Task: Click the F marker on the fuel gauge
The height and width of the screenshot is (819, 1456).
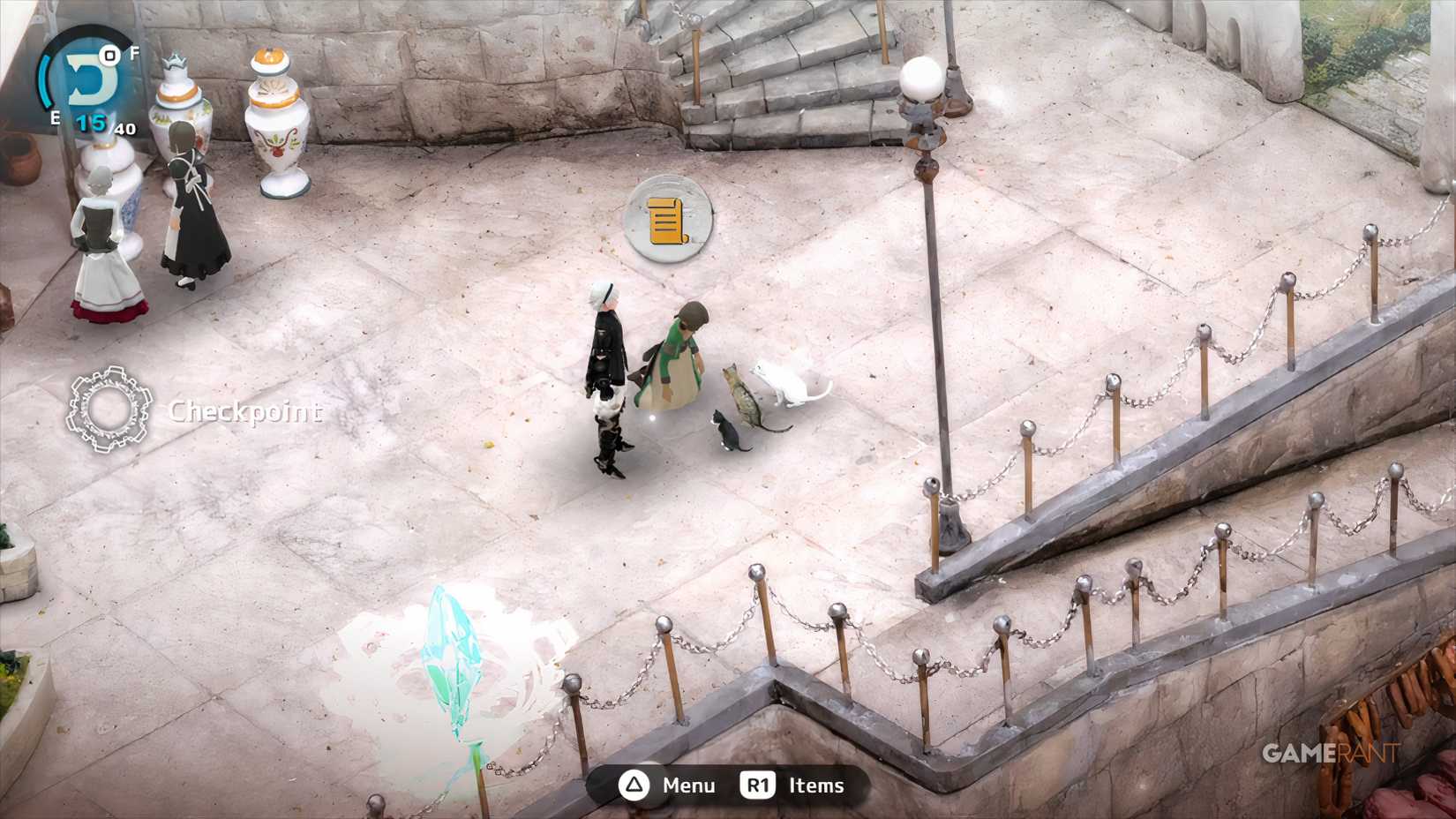Action: [134, 53]
